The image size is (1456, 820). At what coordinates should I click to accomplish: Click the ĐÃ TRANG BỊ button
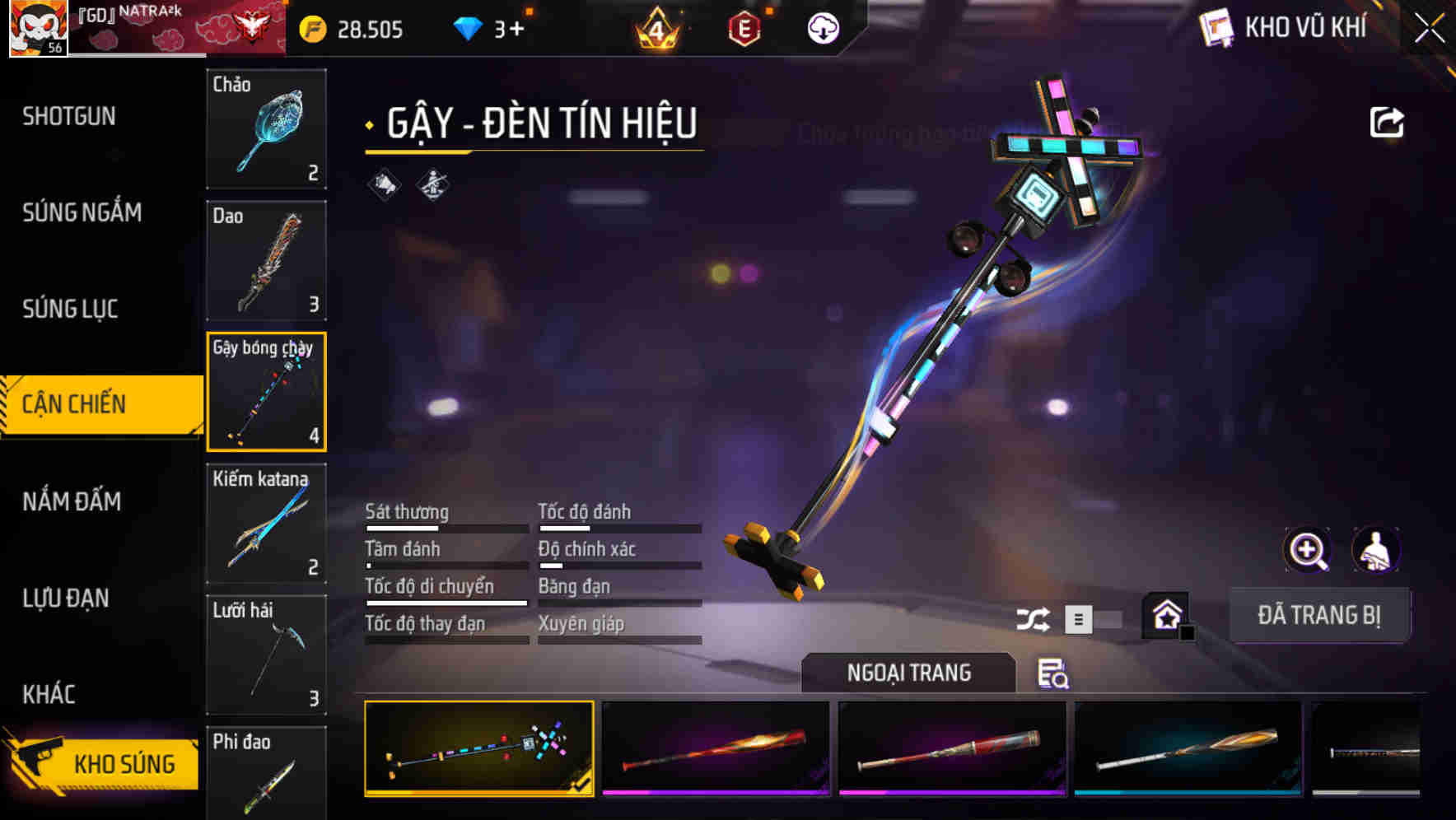(1318, 615)
